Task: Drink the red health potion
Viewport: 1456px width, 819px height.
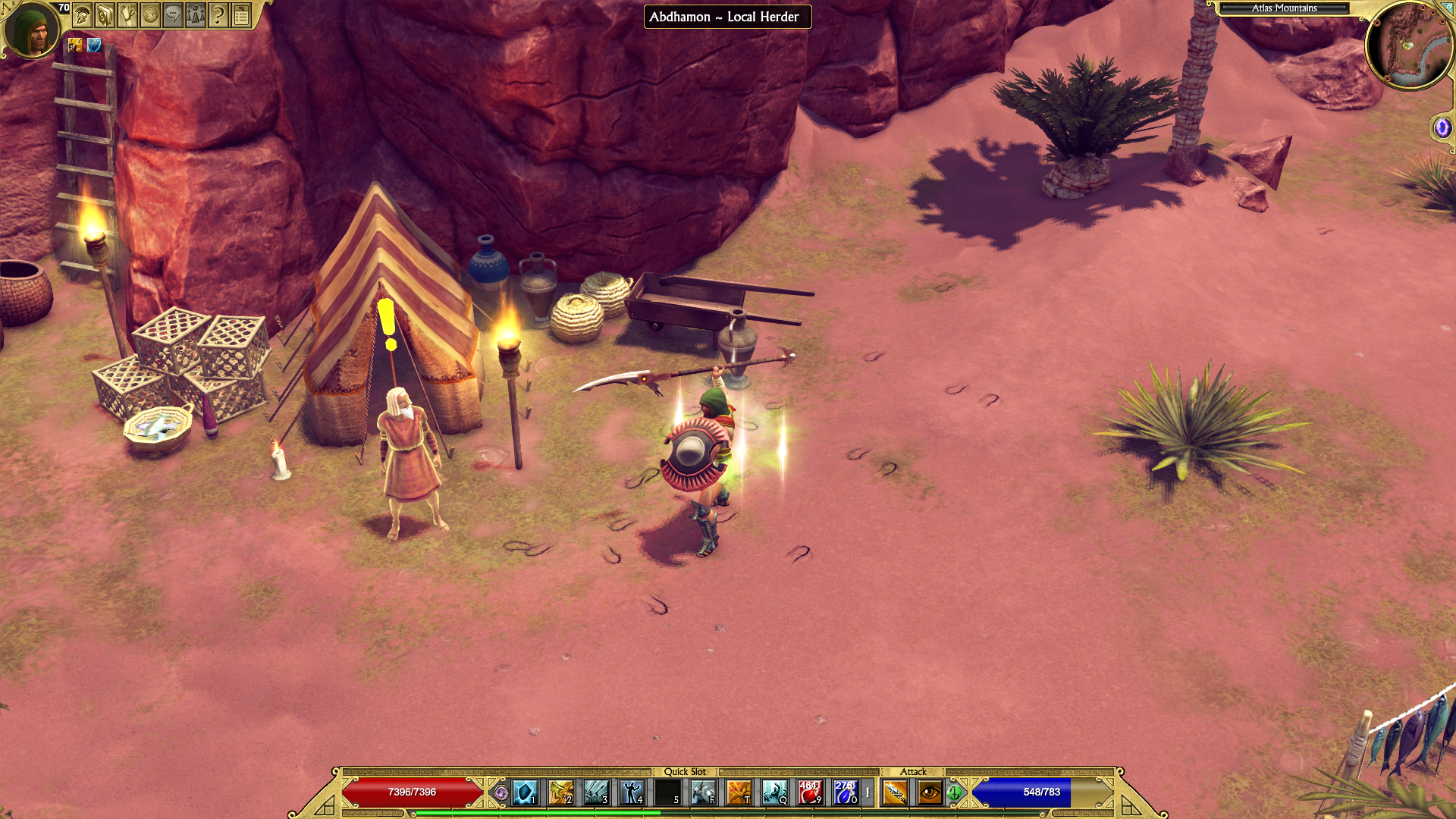Action: 810,792
